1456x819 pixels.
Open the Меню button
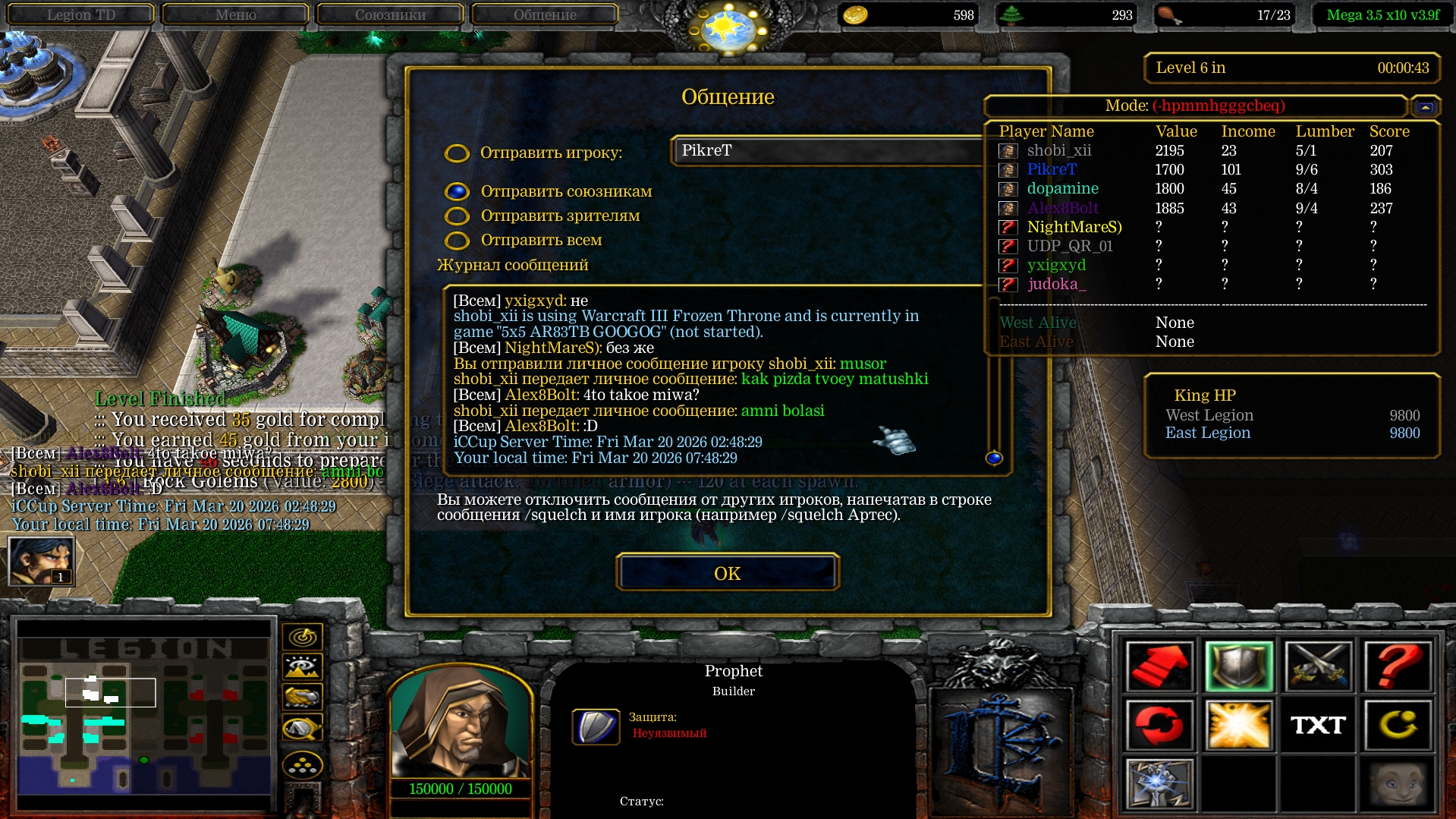pyautogui.click(x=235, y=14)
